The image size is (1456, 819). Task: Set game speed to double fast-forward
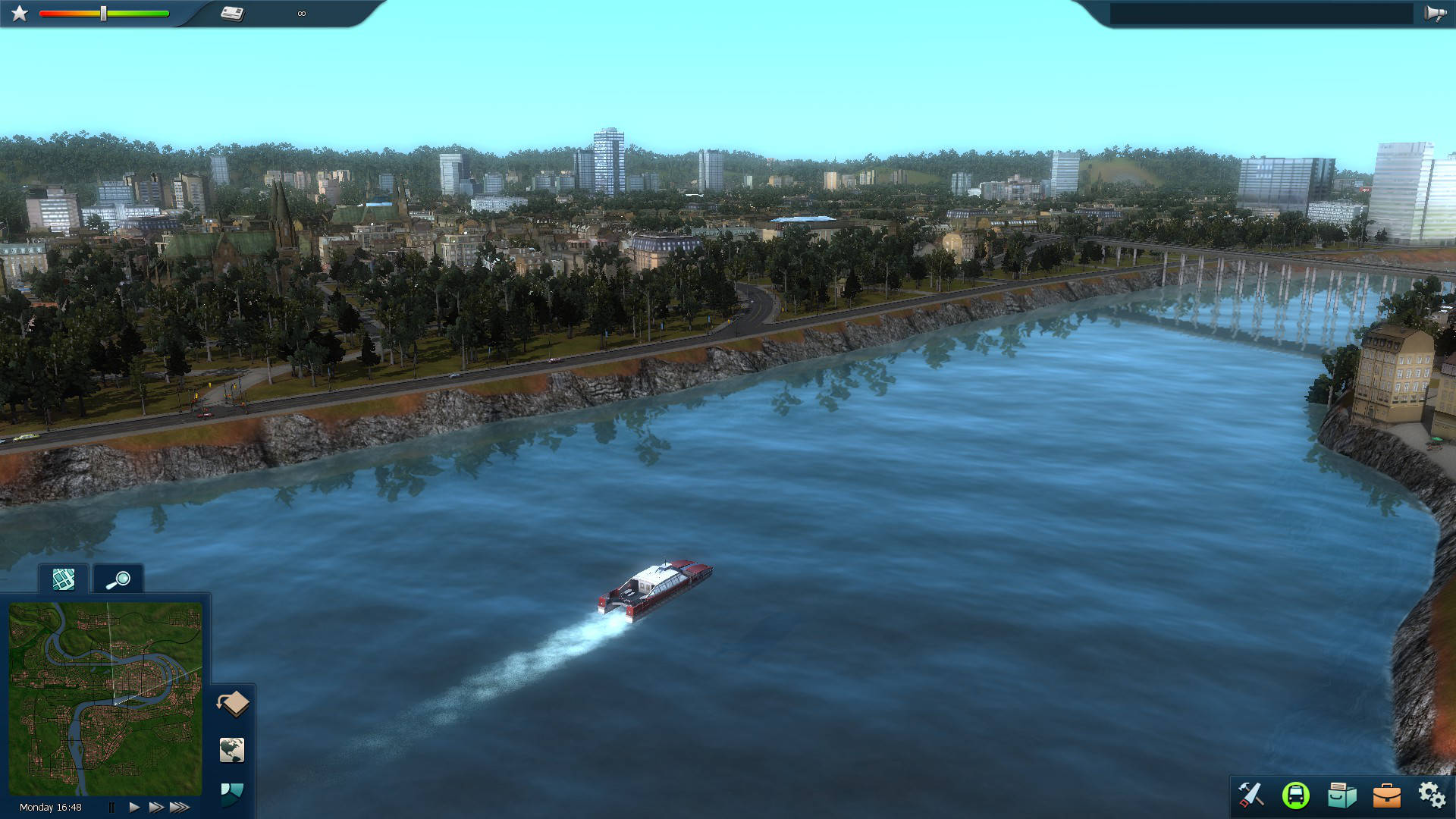pyautogui.click(x=156, y=808)
